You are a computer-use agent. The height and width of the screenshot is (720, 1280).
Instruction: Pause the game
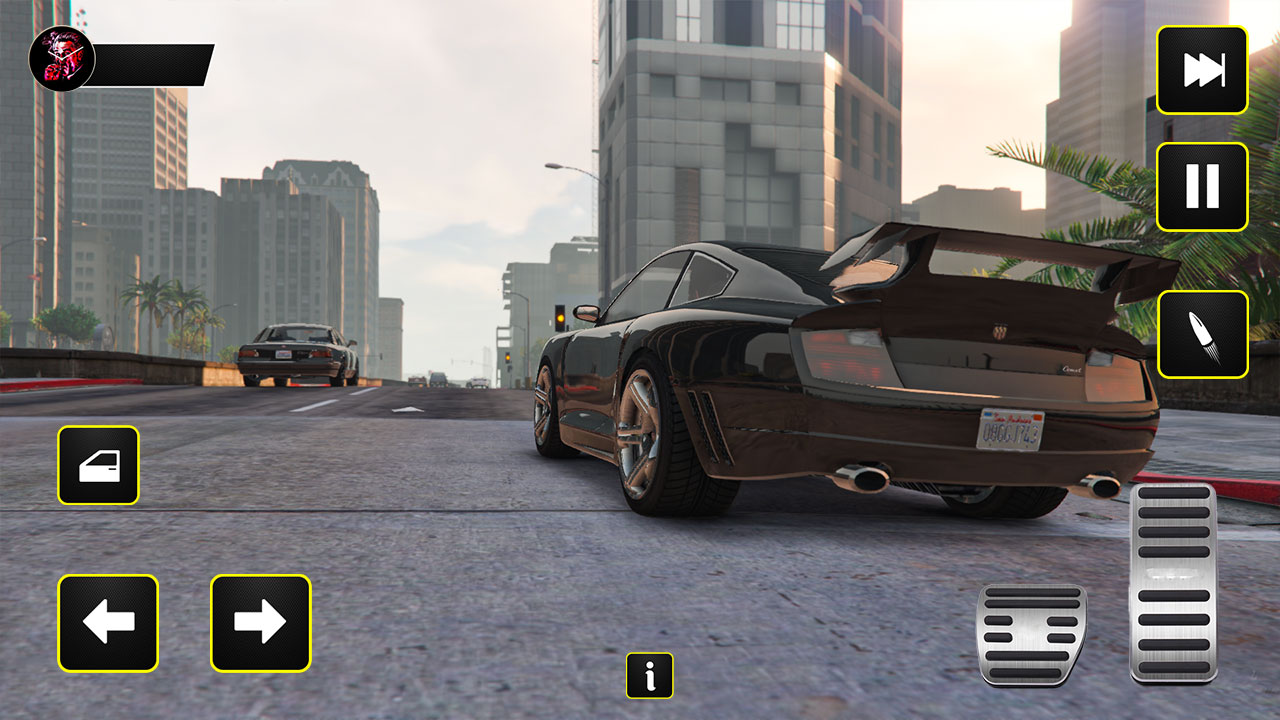(1202, 187)
